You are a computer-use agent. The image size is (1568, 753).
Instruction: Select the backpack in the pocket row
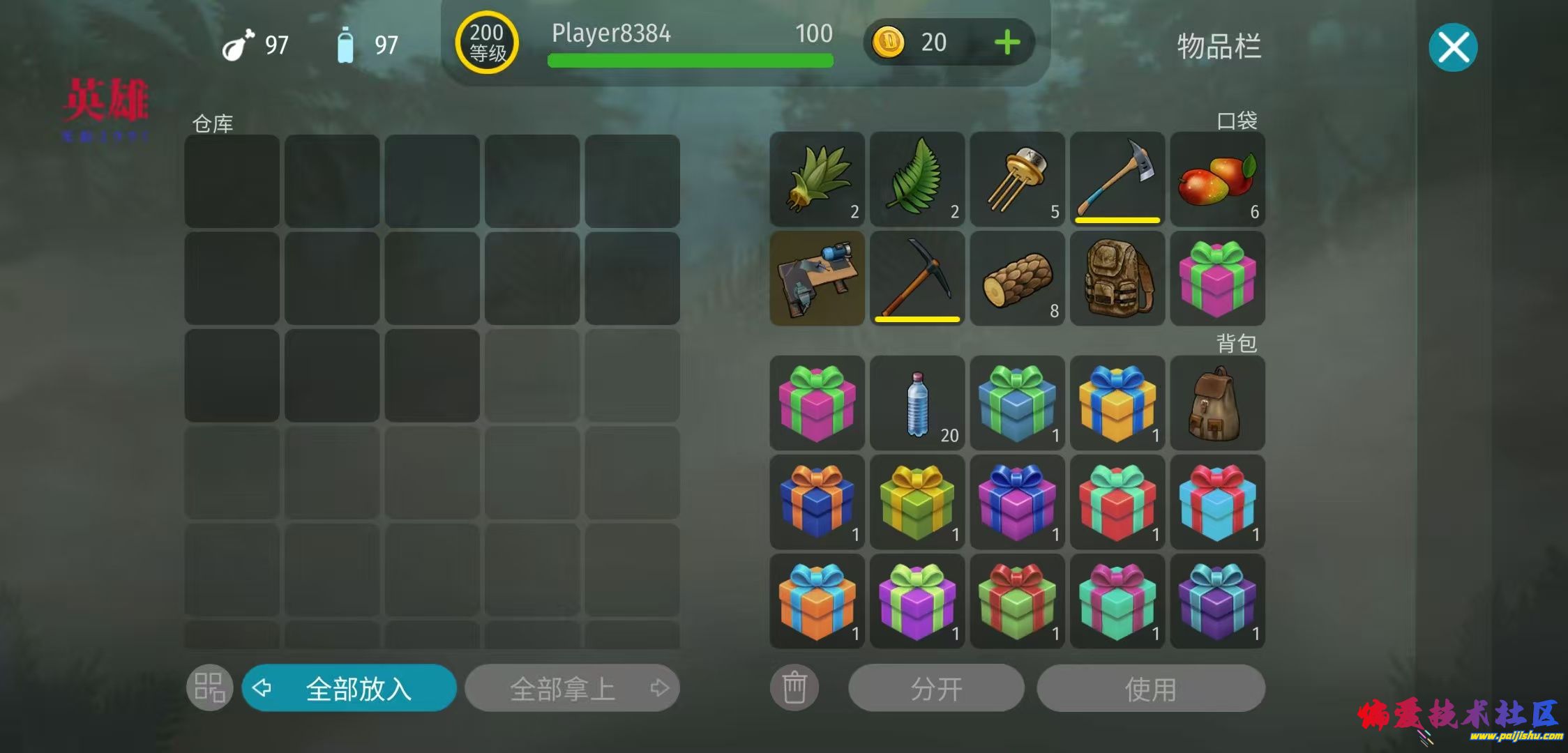(x=1117, y=279)
